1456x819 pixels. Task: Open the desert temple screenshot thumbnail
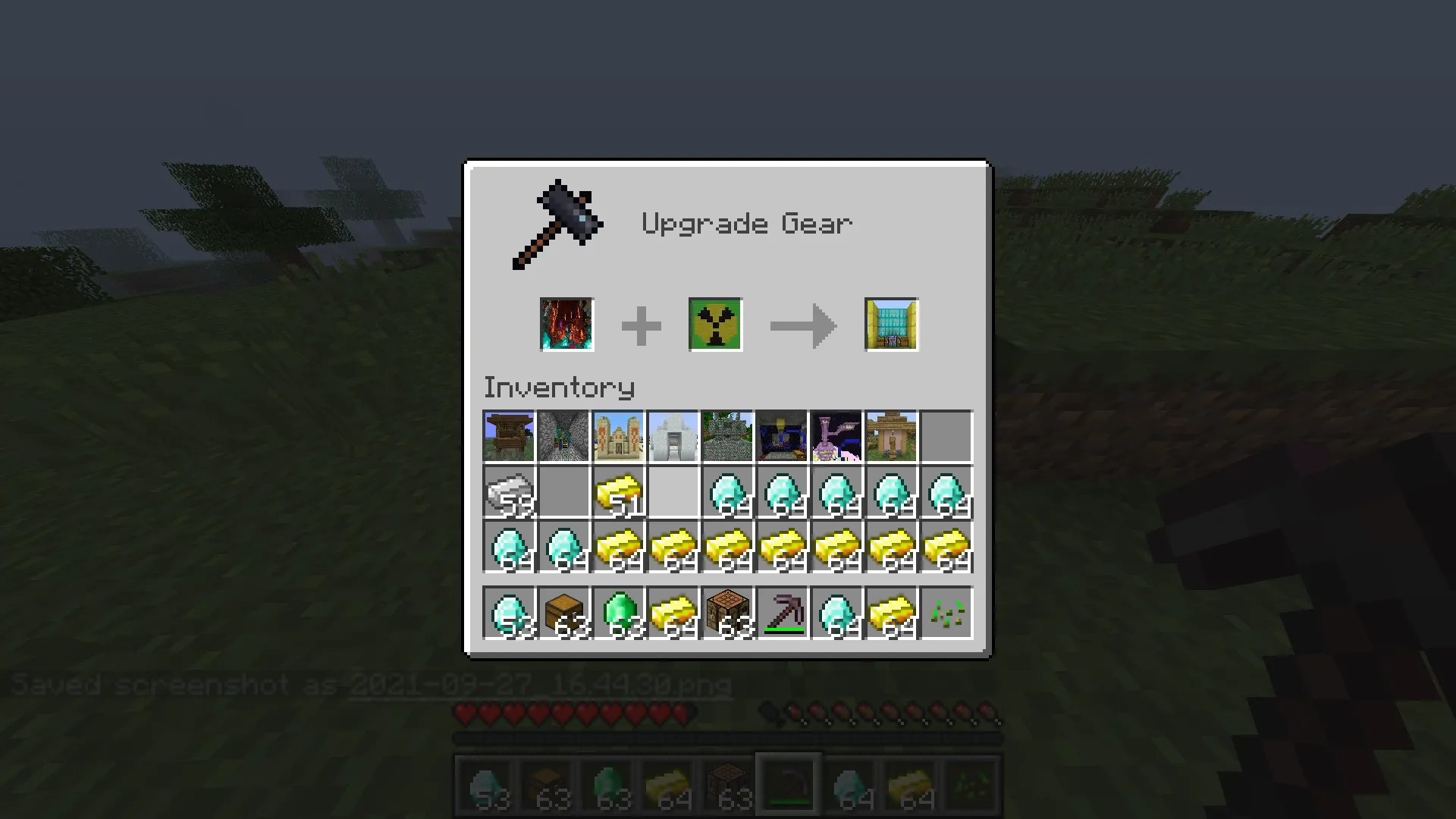pos(617,436)
